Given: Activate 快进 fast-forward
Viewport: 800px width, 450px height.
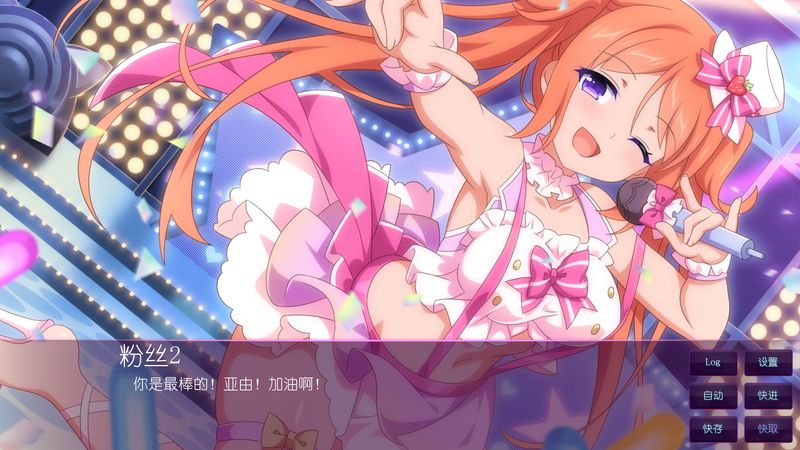Looking at the screenshot, I should click(x=768, y=396).
